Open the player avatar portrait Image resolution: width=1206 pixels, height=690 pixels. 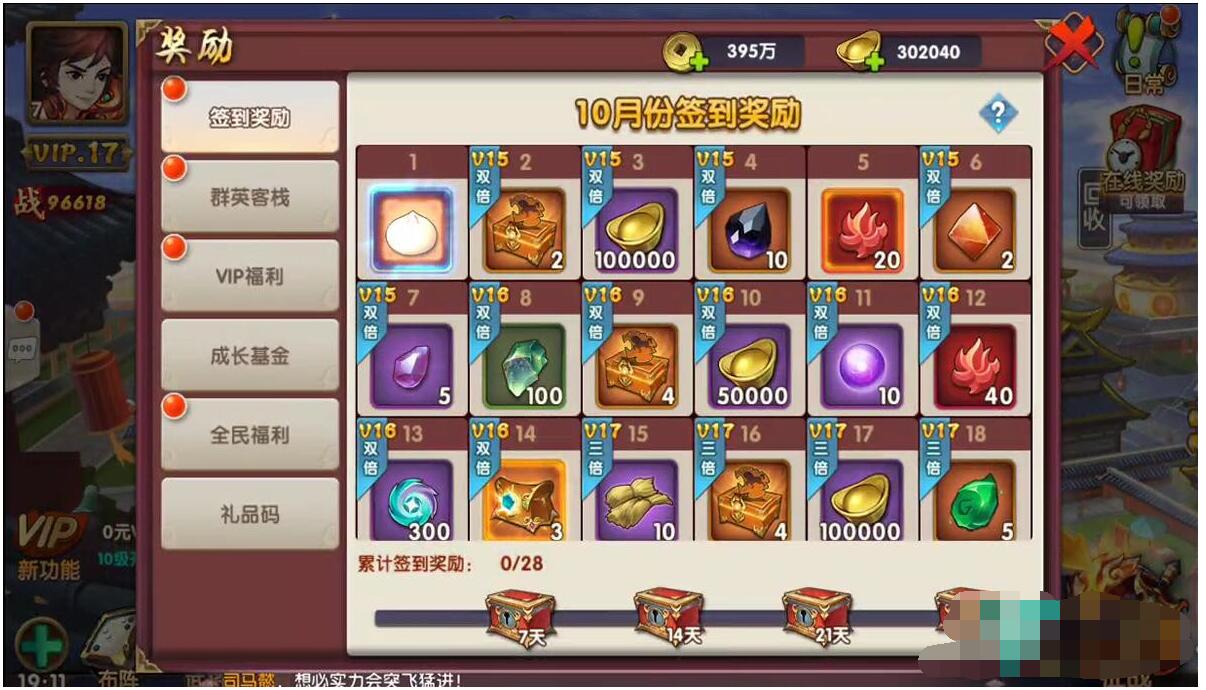pyautogui.click(x=76, y=73)
